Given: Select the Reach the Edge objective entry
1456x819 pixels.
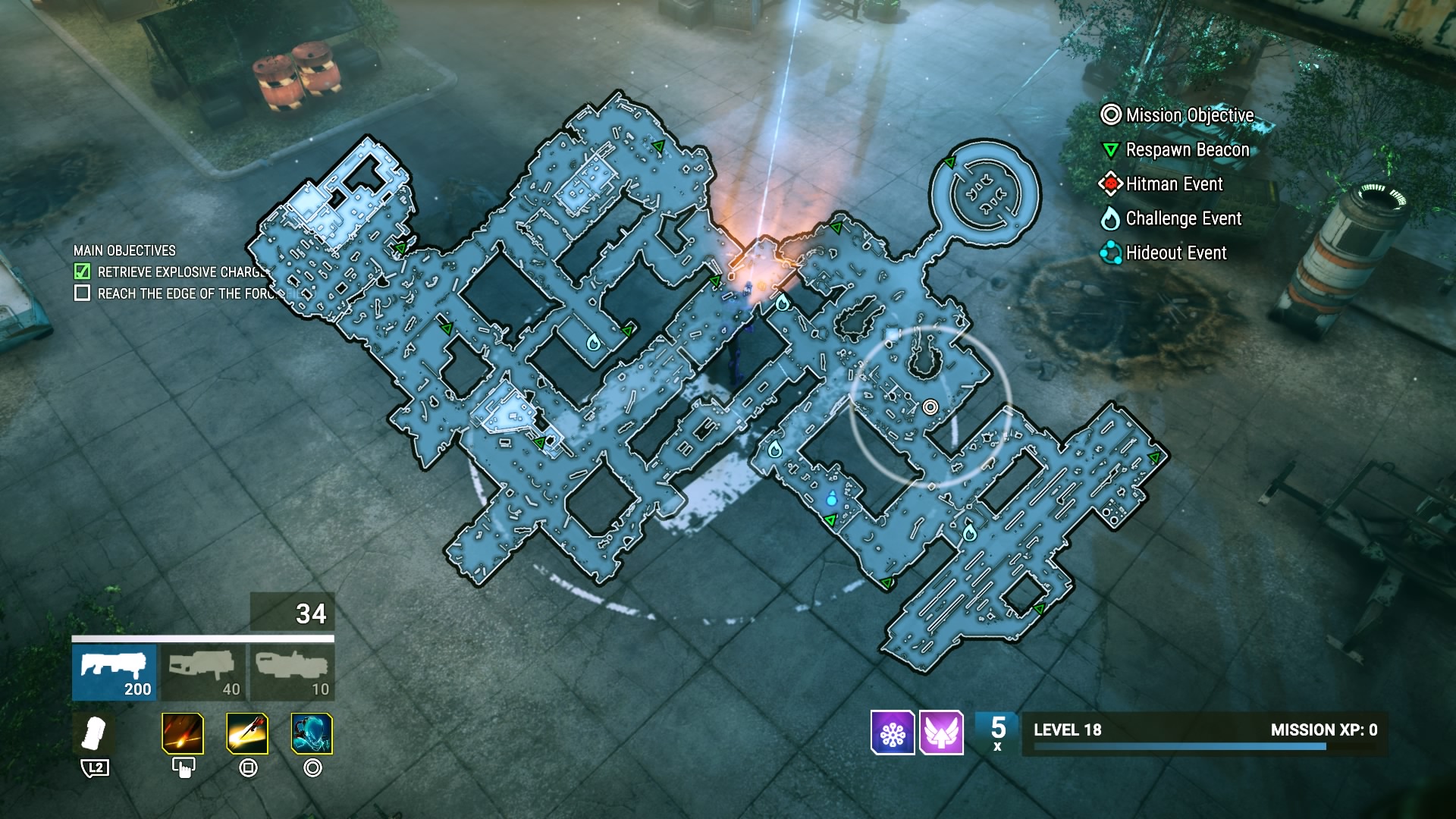Looking at the screenshot, I should click(x=182, y=293).
